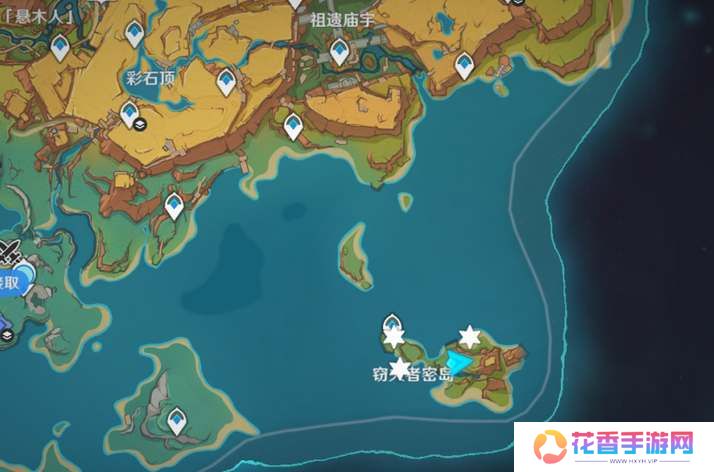The height and width of the screenshot is (472, 714).
Task: Click the waypoint below the 祖遗庙宇 label
Action: [340, 51]
